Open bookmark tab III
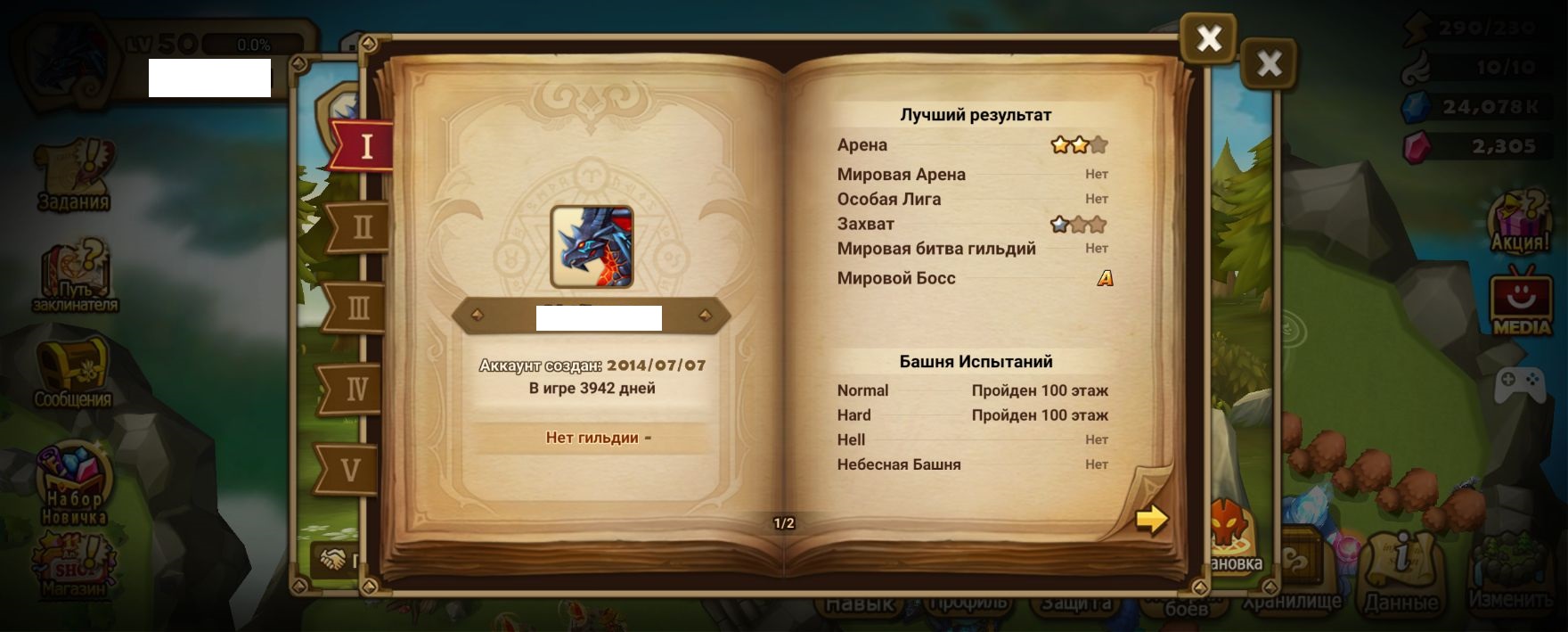This screenshot has width=1568, height=632. pos(356,308)
